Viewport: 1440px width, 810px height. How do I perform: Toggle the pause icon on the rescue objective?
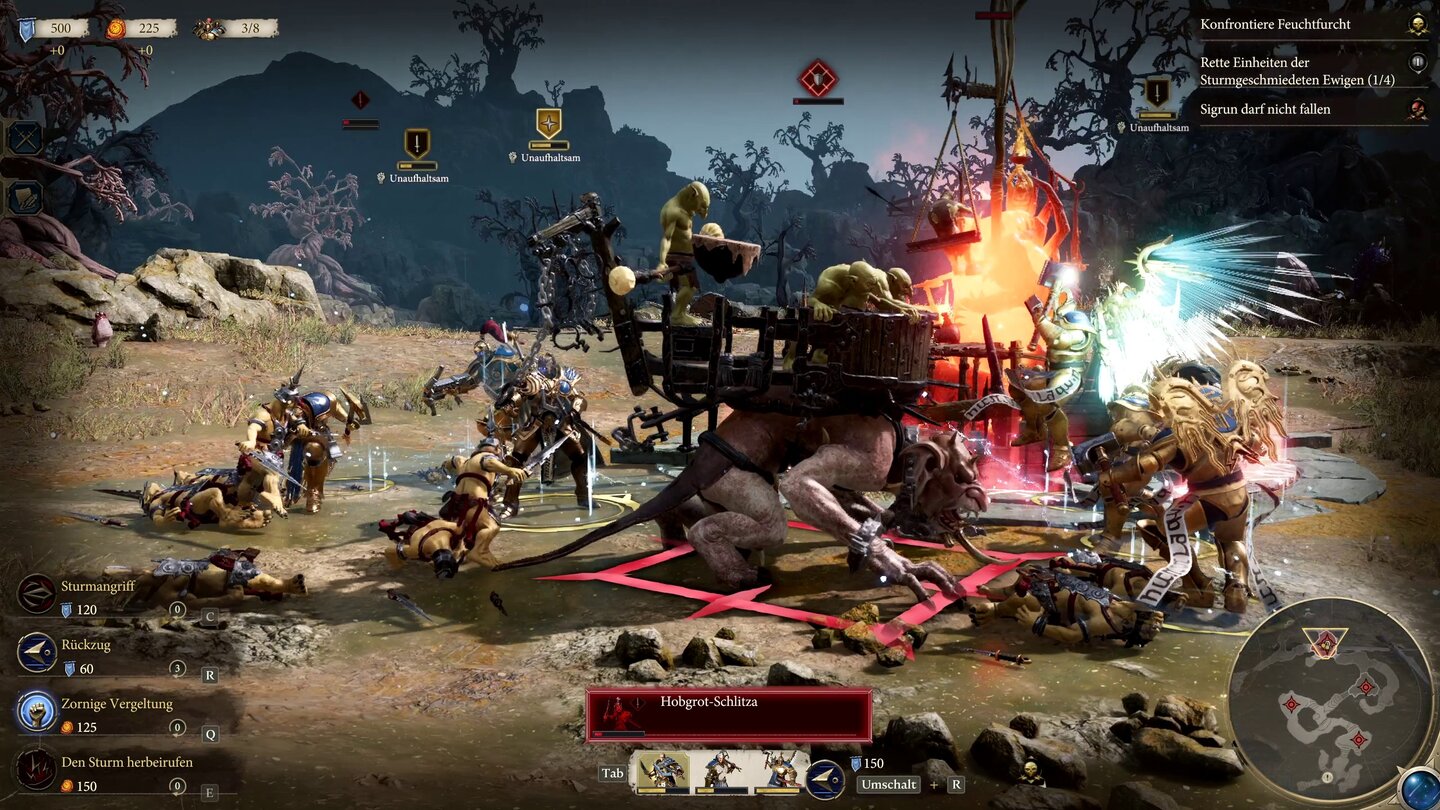point(1416,62)
